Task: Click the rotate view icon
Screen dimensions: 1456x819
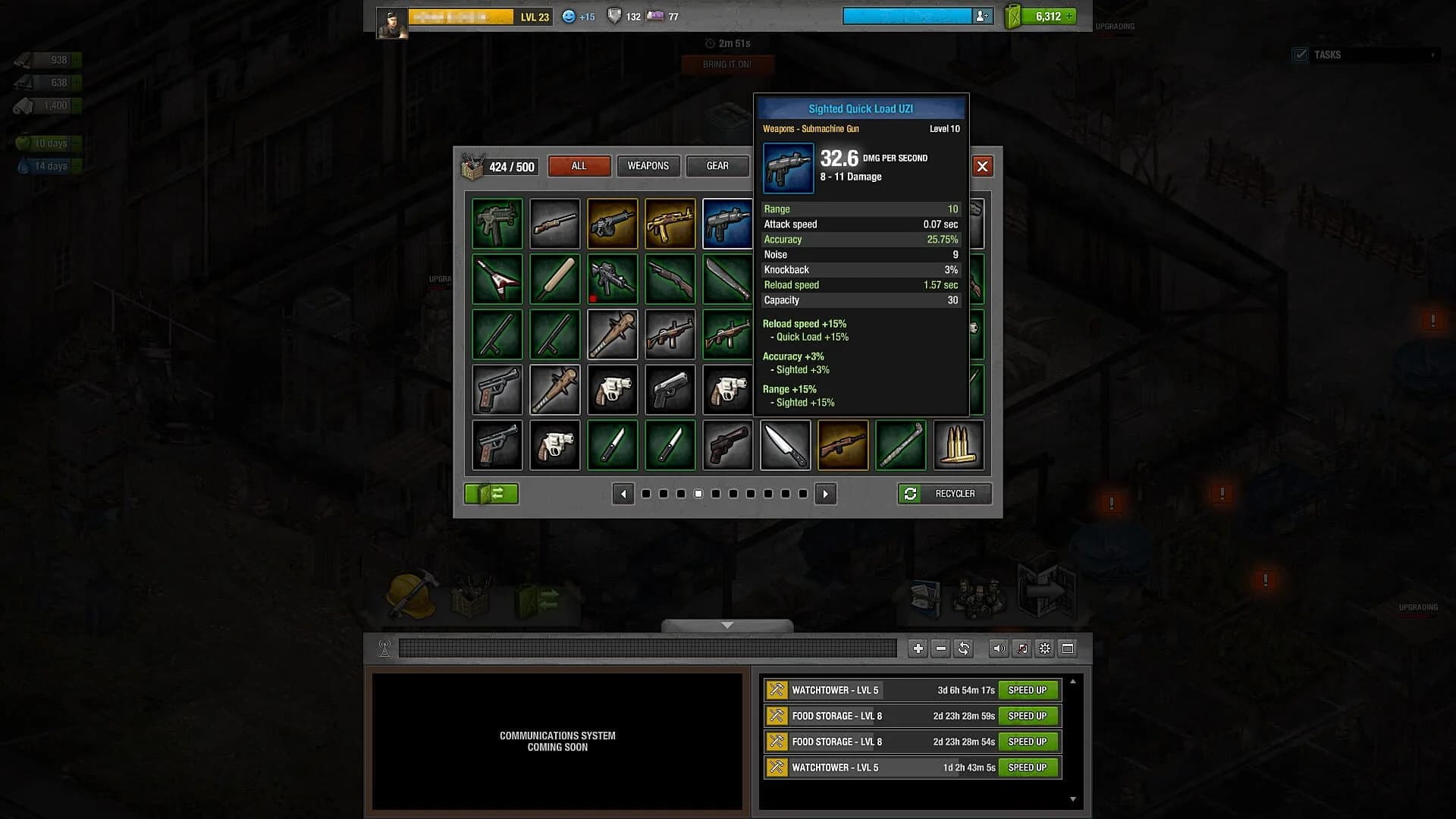Action: 964,649
